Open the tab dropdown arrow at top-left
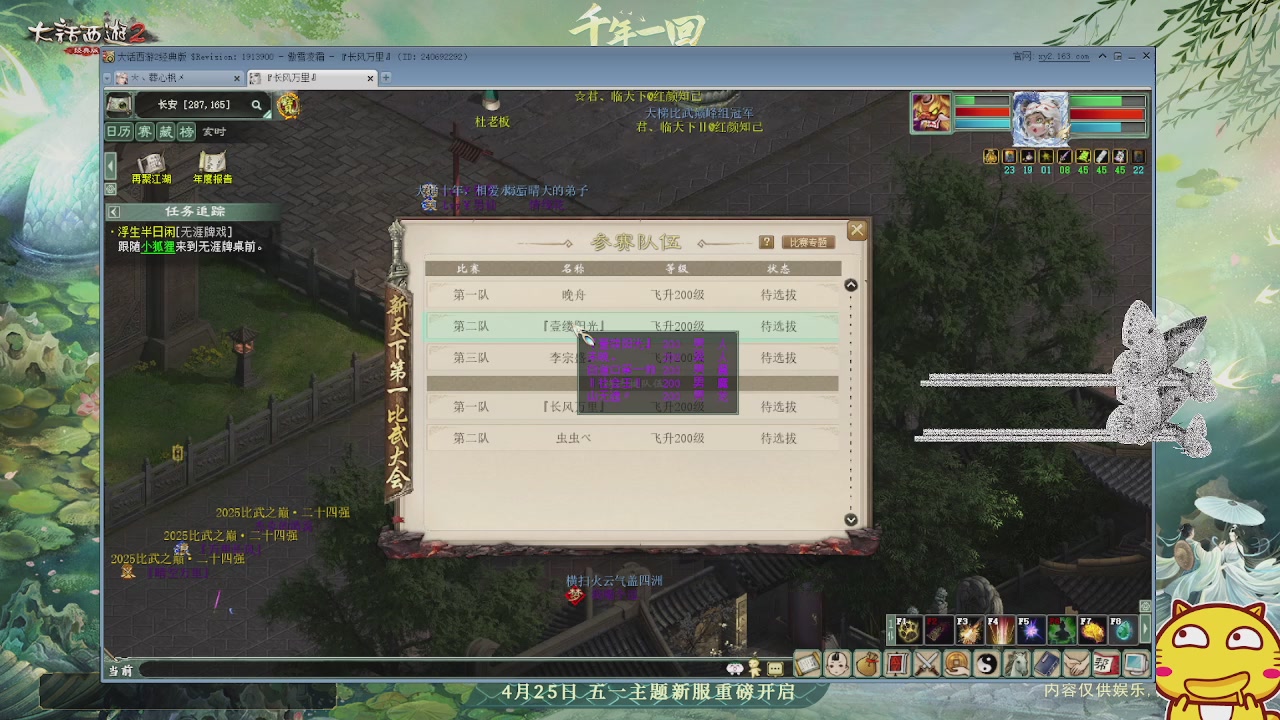This screenshot has height=720, width=1280. click(x=106, y=78)
